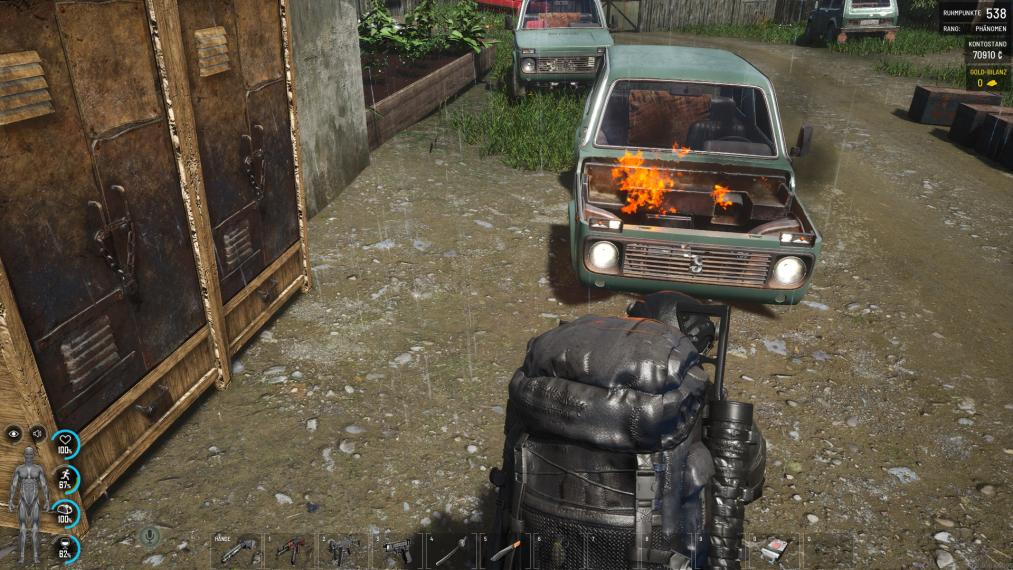
Task: Equip the assault rifle in slot 1
Action: pos(290,550)
